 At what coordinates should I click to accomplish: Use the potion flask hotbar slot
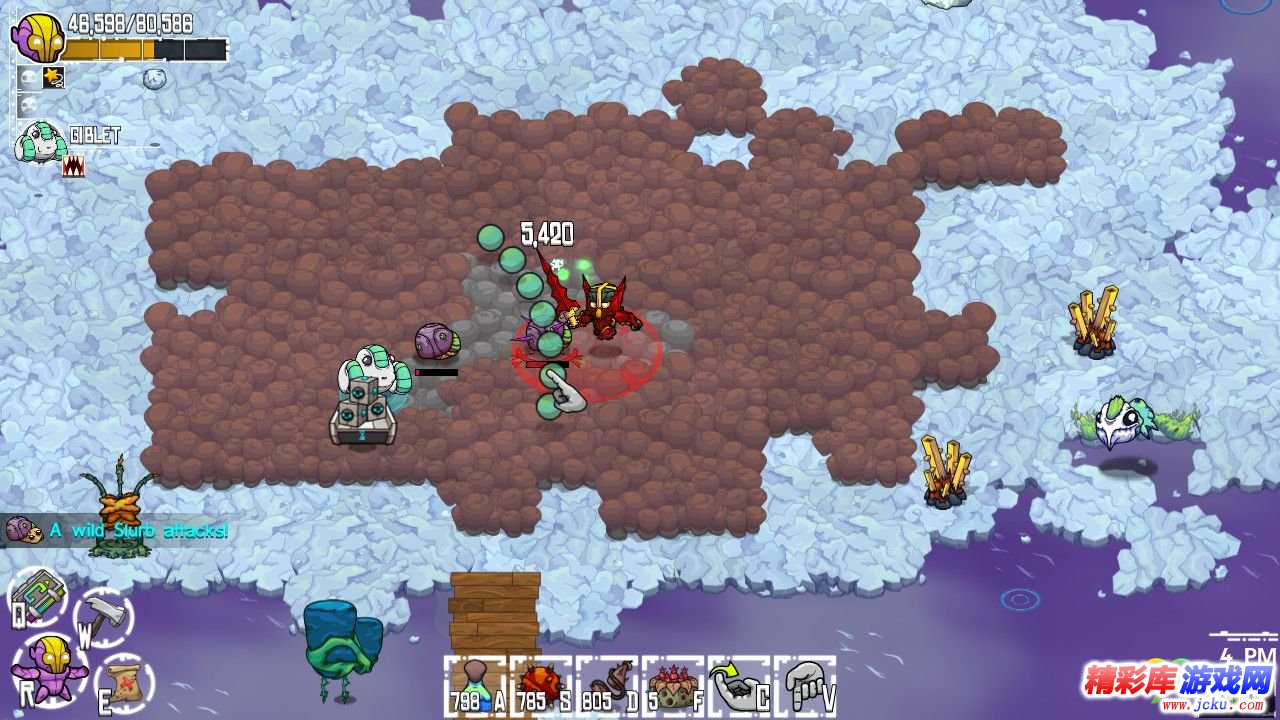475,686
